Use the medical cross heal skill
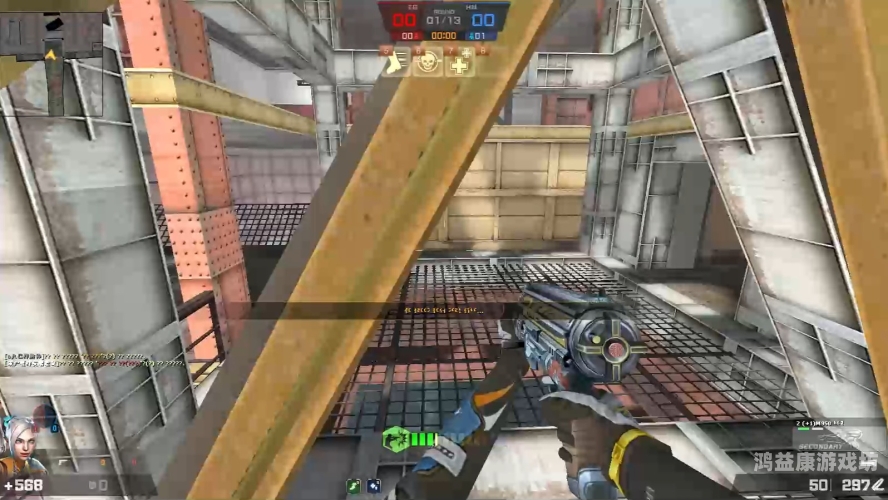Screen dimensions: 888x500 (459, 64)
